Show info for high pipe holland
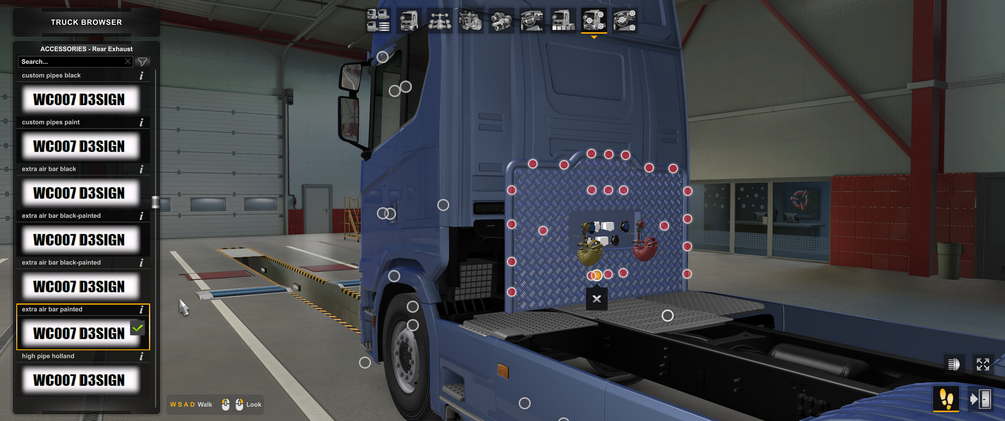The image size is (1005, 421). pyautogui.click(x=141, y=357)
